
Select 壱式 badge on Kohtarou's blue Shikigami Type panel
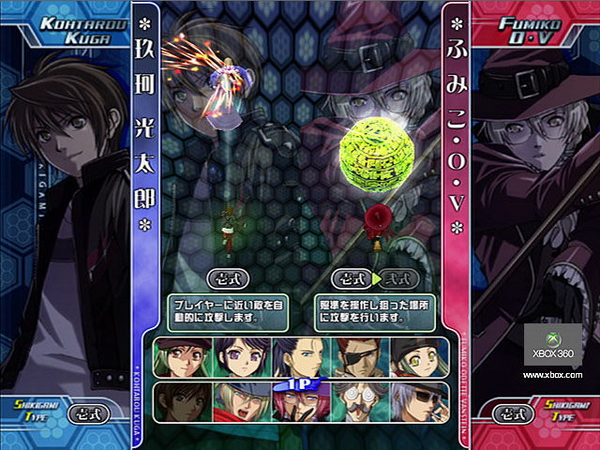click(x=86, y=411)
